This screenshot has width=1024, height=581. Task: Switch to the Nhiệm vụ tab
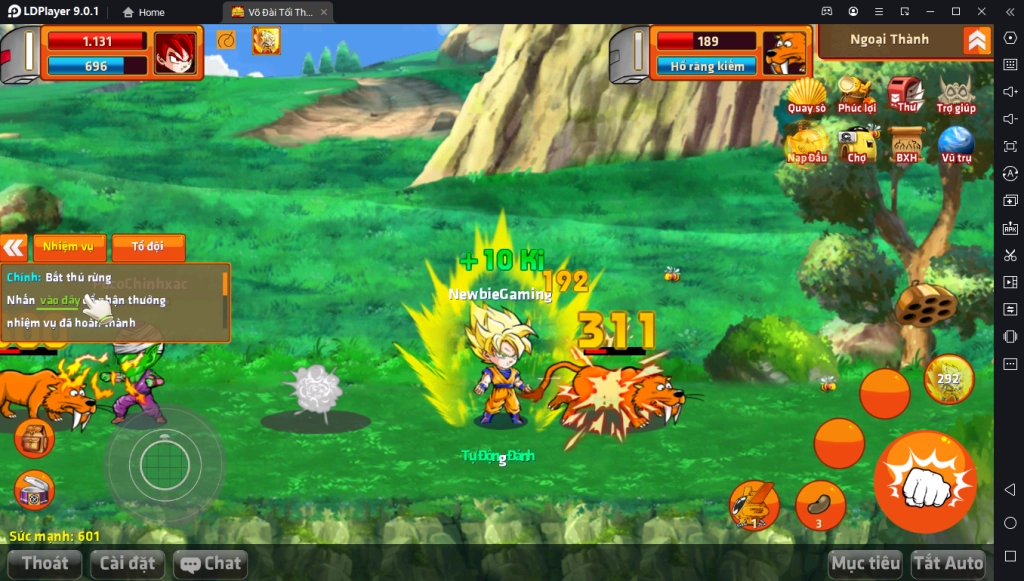pyautogui.click(x=69, y=247)
